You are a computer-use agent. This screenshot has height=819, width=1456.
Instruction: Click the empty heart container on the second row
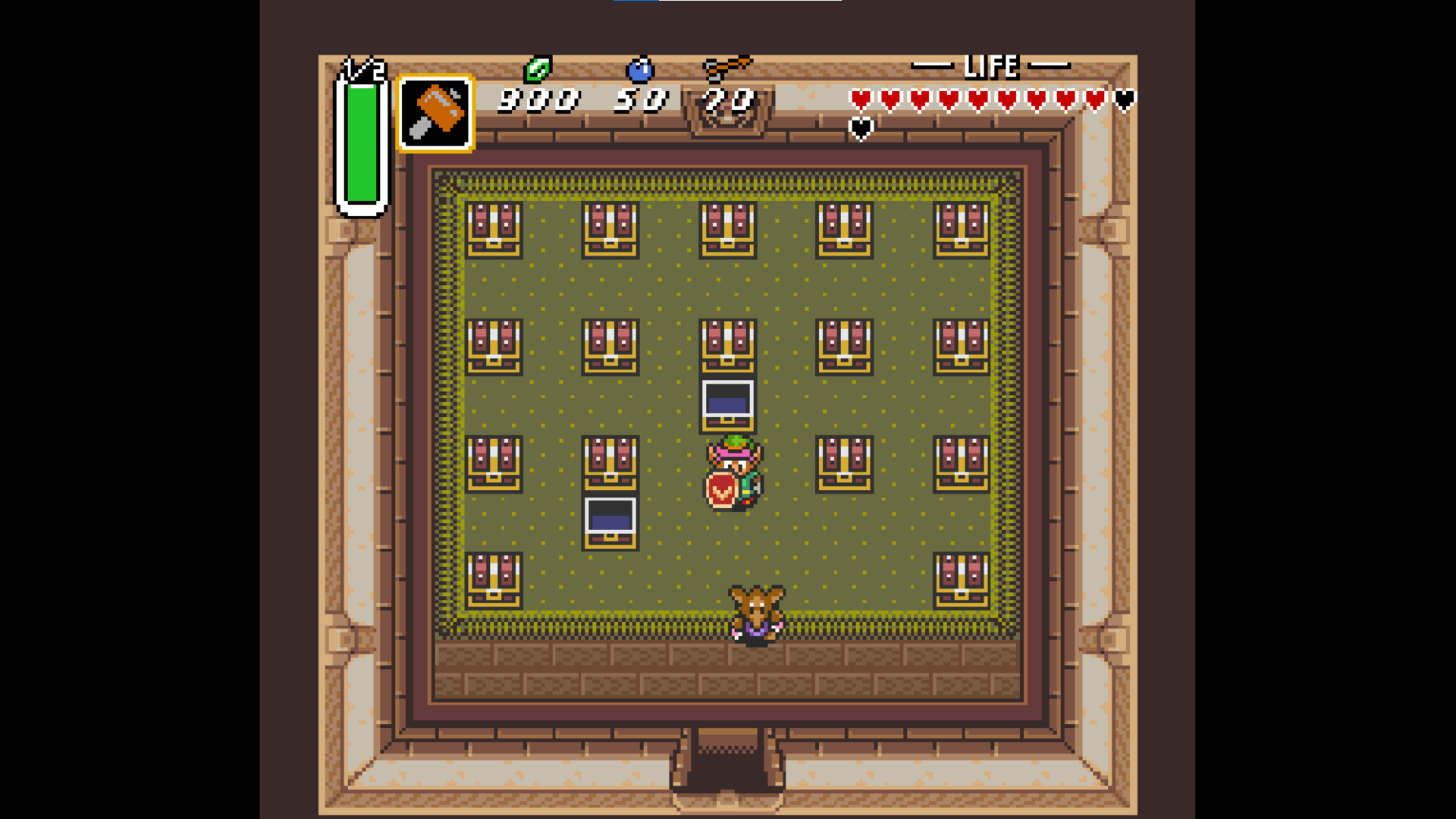point(861,128)
